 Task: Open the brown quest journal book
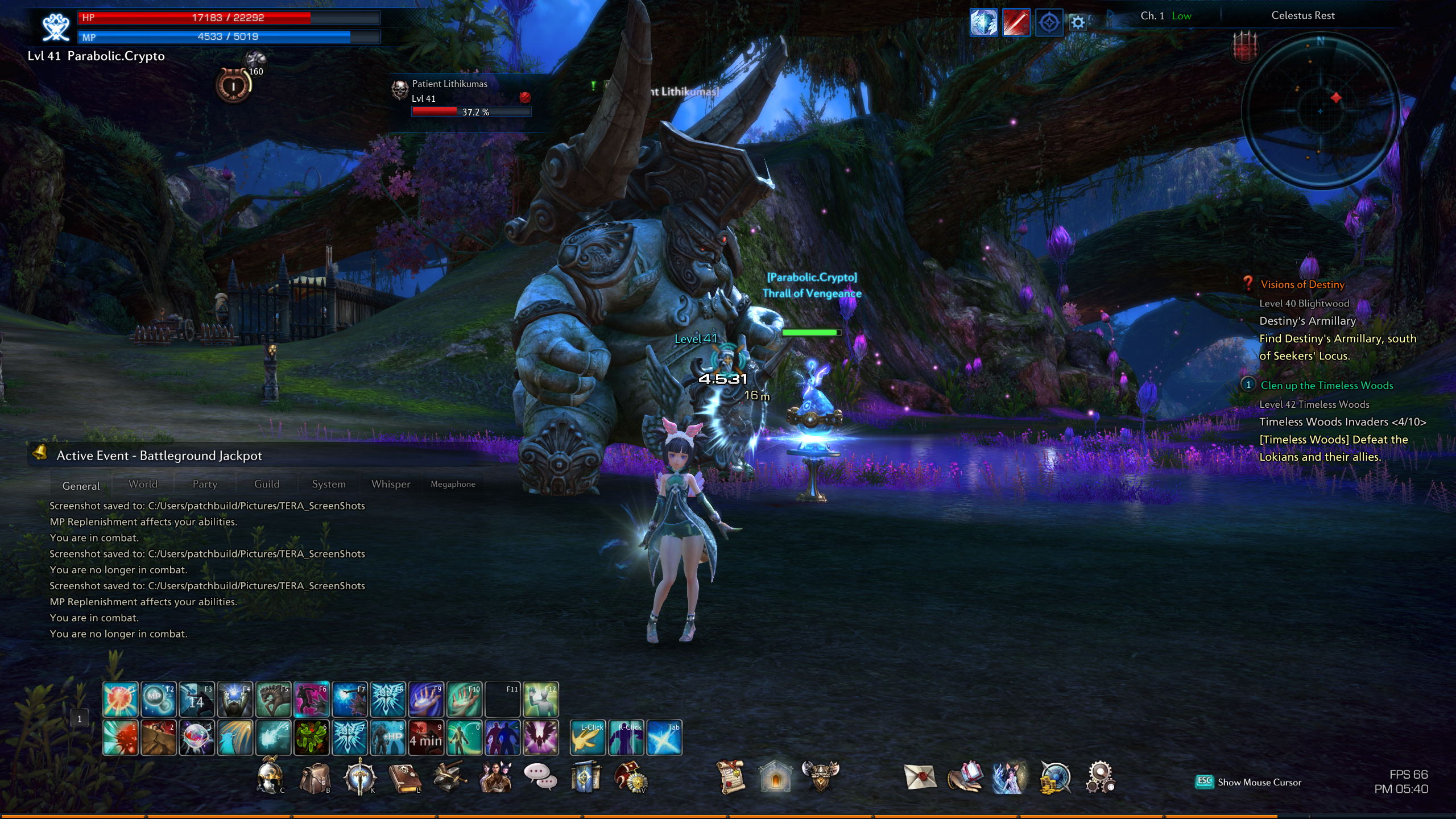click(x=404, y=777)
